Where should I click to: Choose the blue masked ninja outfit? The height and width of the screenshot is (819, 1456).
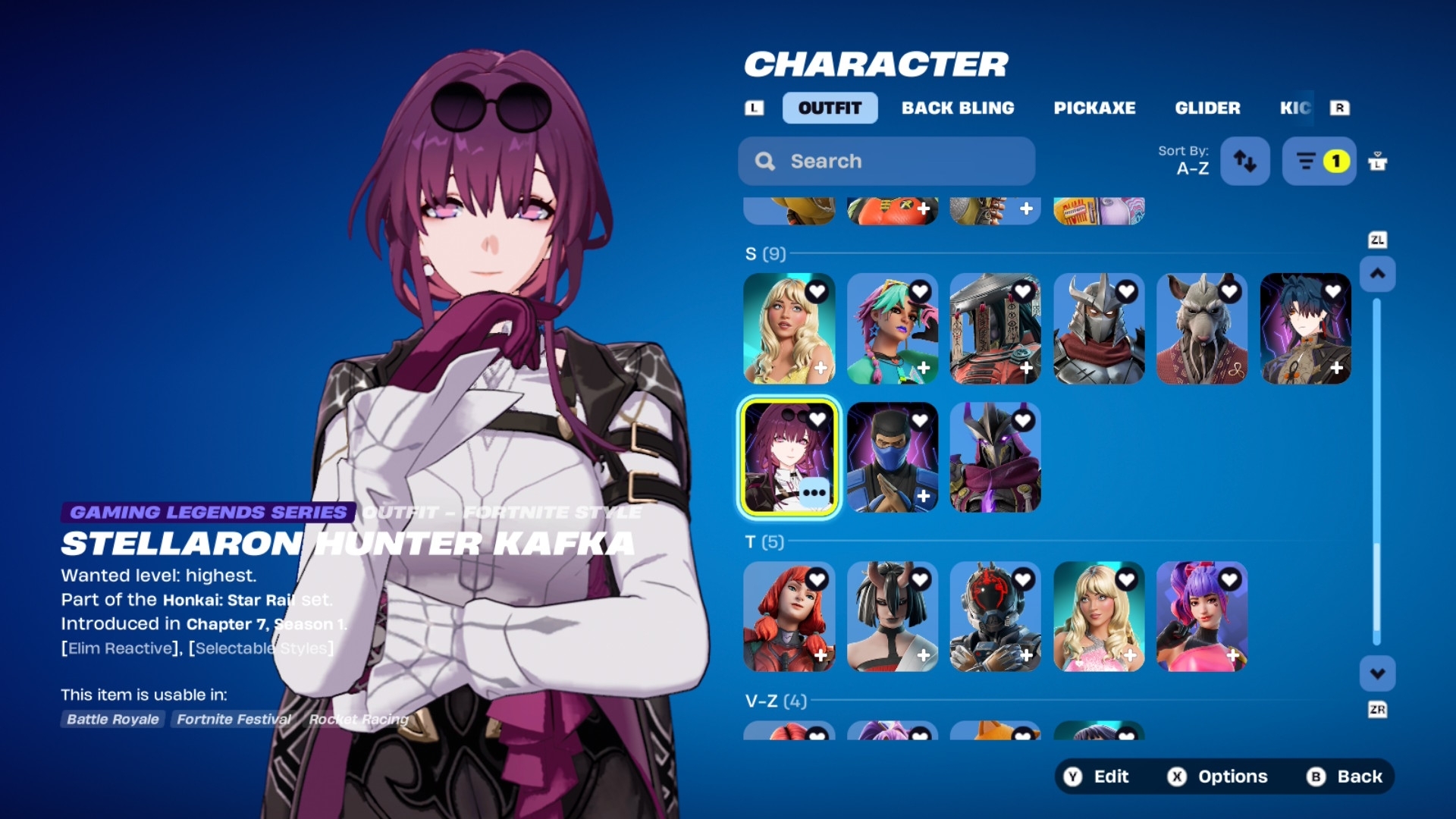coord(892,457)
